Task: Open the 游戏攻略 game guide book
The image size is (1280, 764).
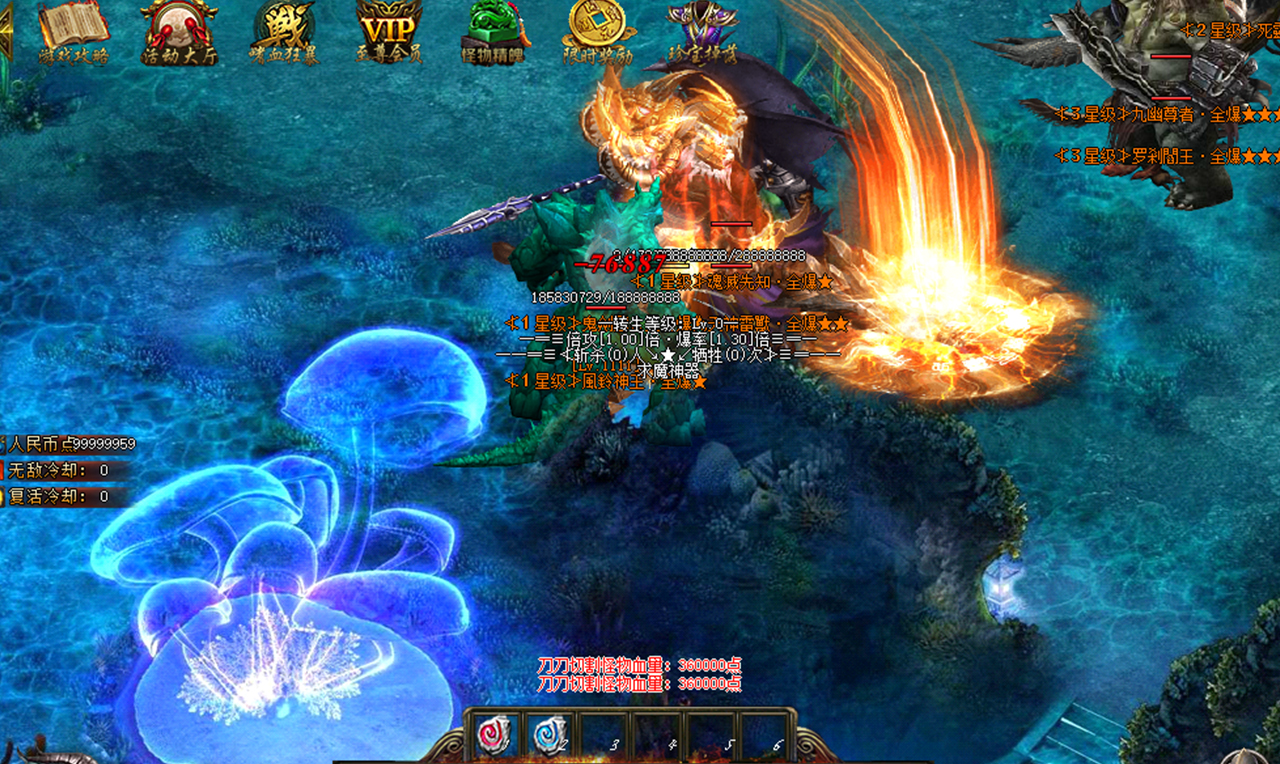Action: 73,30
